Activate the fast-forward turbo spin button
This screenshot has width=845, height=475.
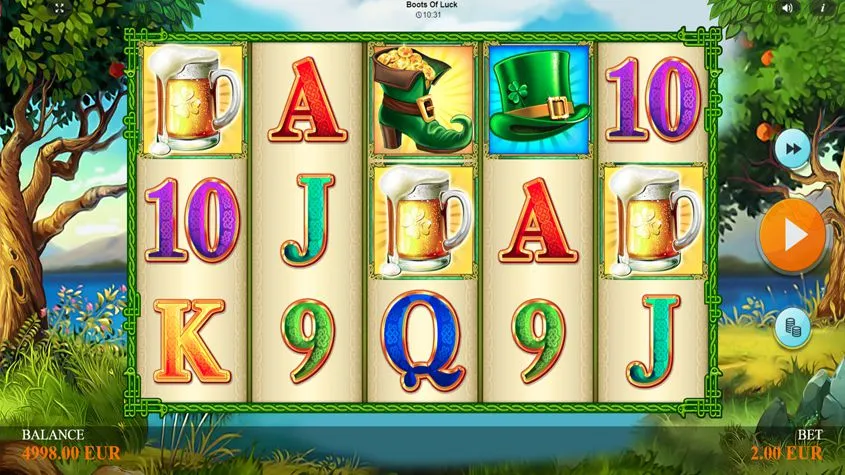[x=792, y=149]
